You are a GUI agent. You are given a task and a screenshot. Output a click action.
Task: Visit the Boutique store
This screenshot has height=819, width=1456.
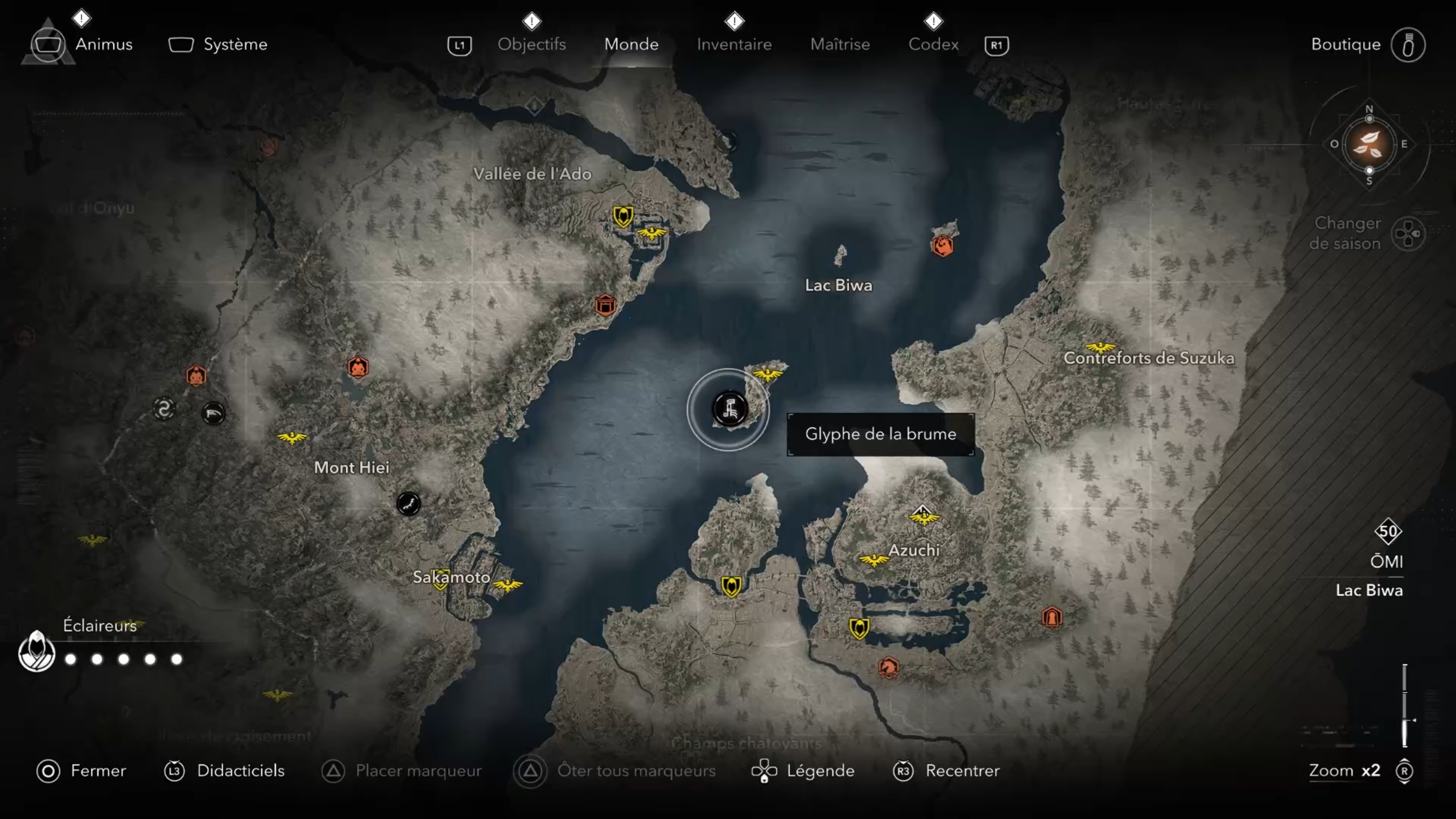pyautogui.click(x=1346, y=44)
